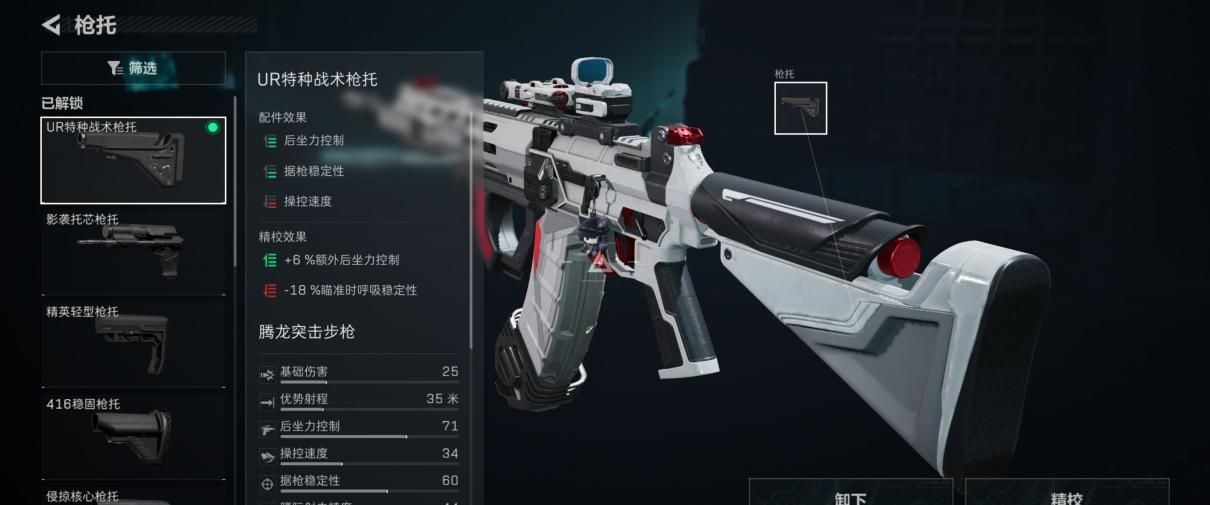Select the 416稳固枪托 stock
This screenshot has height=505, width=1210.
(133, 434)
